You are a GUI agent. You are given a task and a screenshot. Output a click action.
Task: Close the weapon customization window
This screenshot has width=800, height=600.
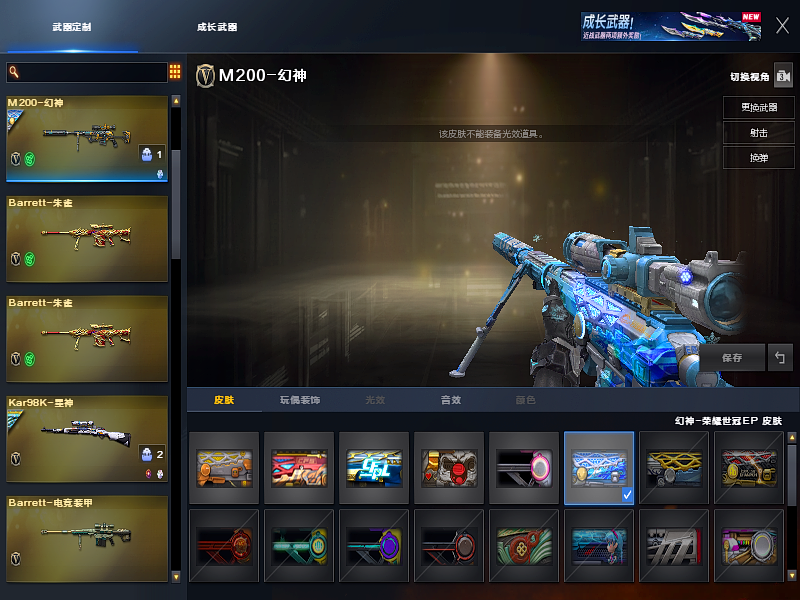coord(782,26)
